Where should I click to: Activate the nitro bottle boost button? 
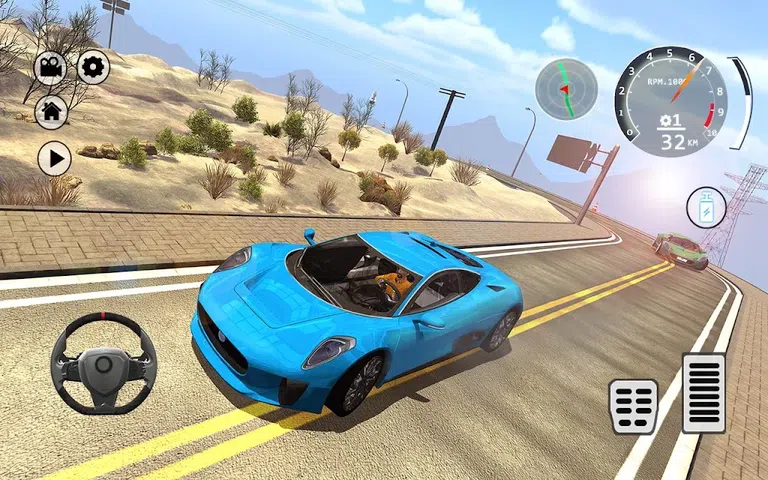[706, 209]
